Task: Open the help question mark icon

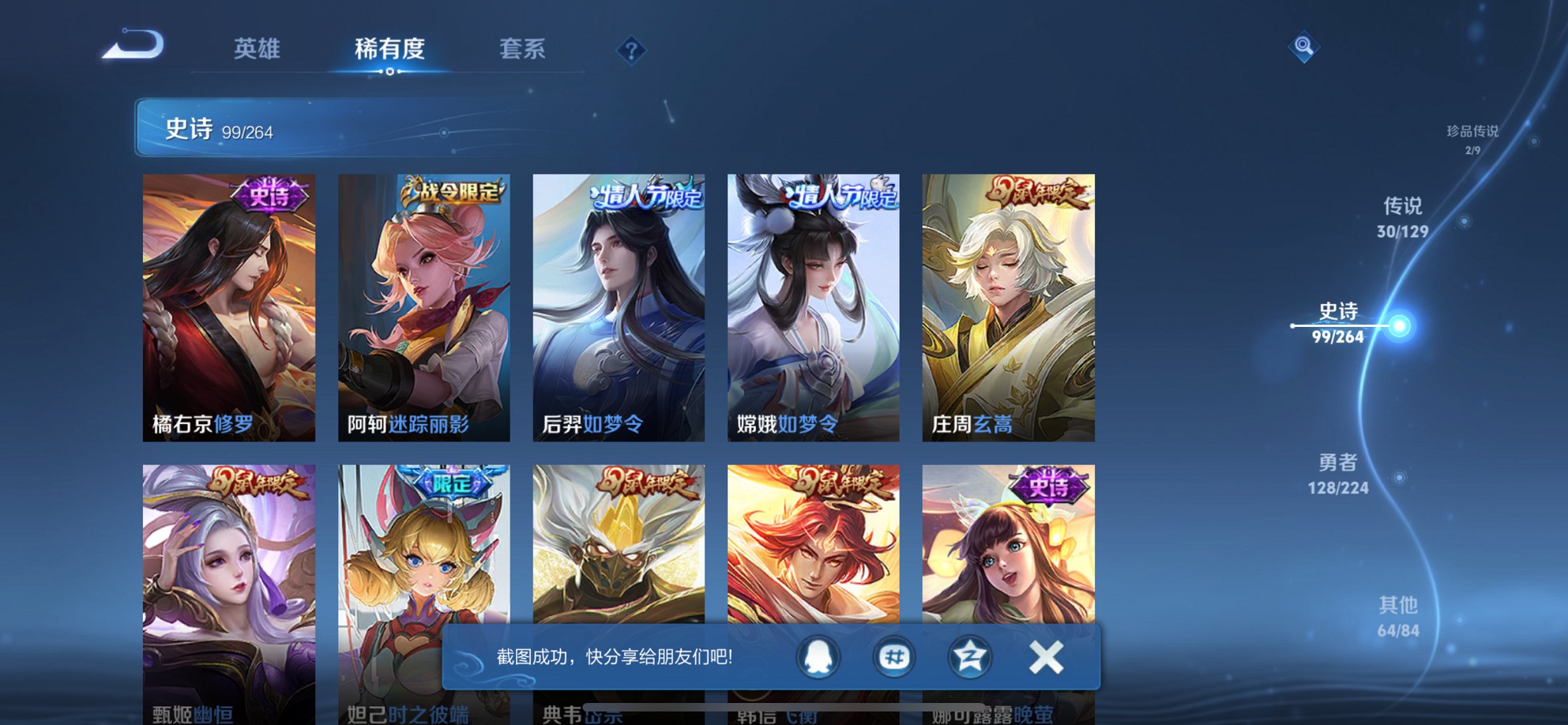Action: pos(632,49)
